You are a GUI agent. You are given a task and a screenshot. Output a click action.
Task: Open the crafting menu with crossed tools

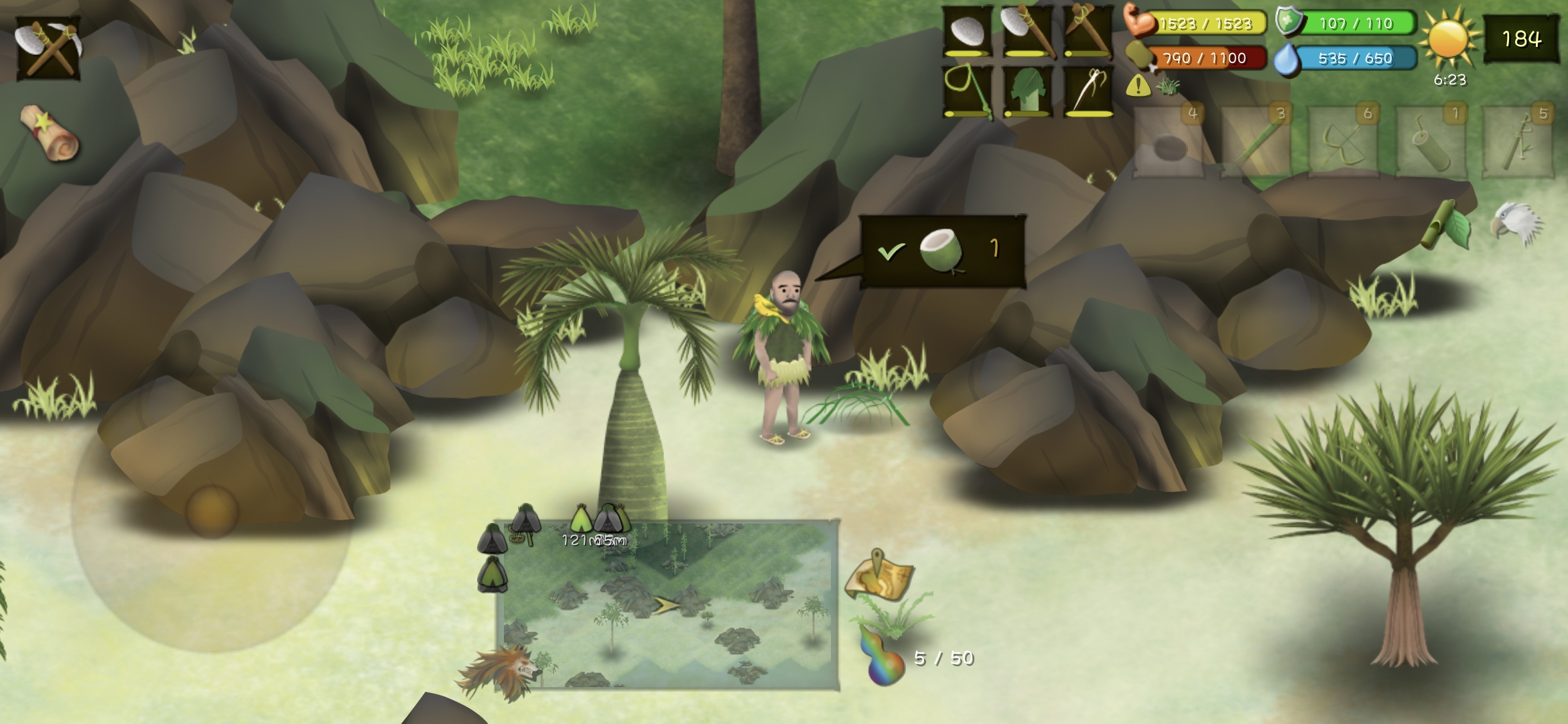point(48,48)
